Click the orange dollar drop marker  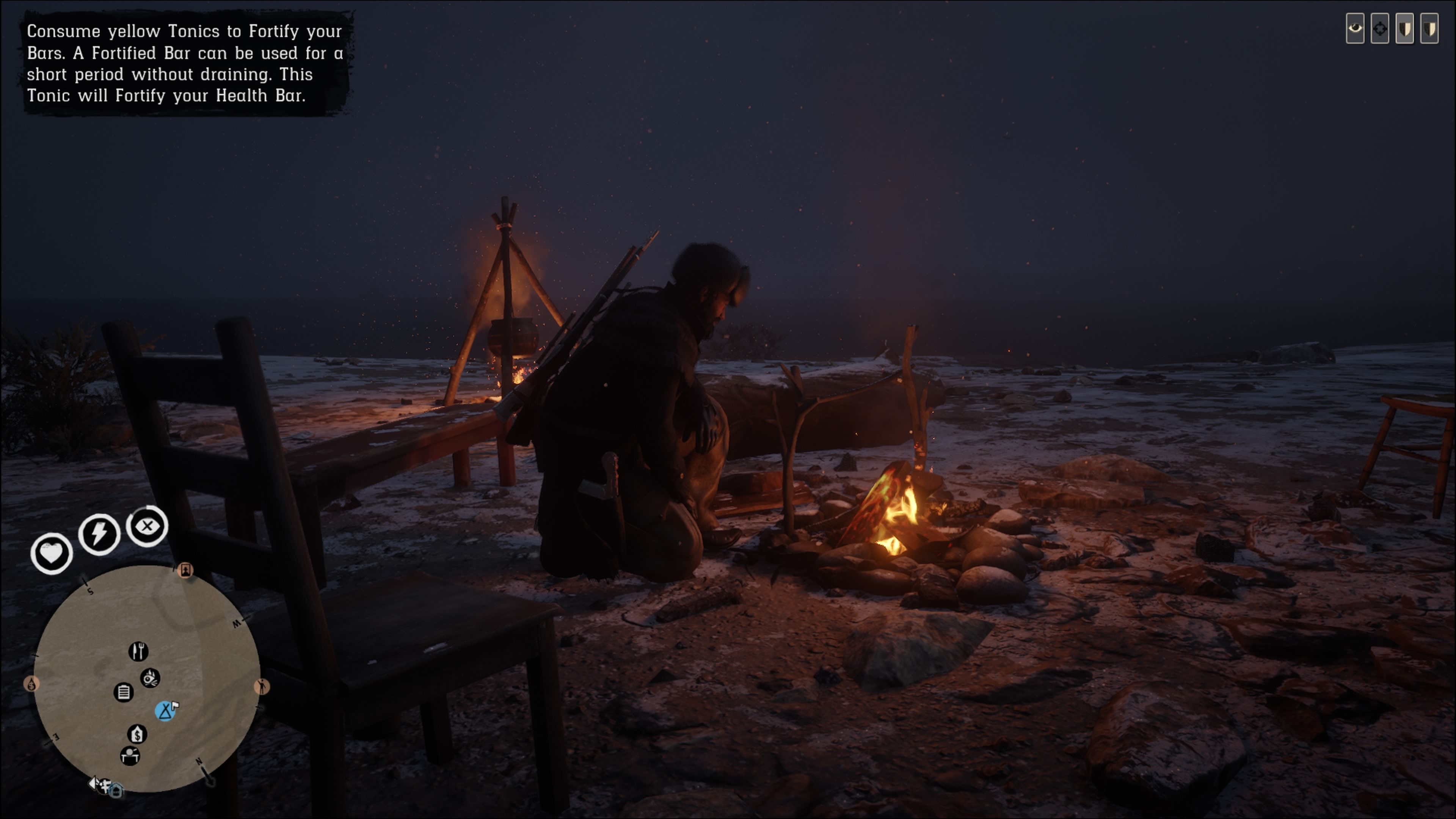click(x=31, y=684)
